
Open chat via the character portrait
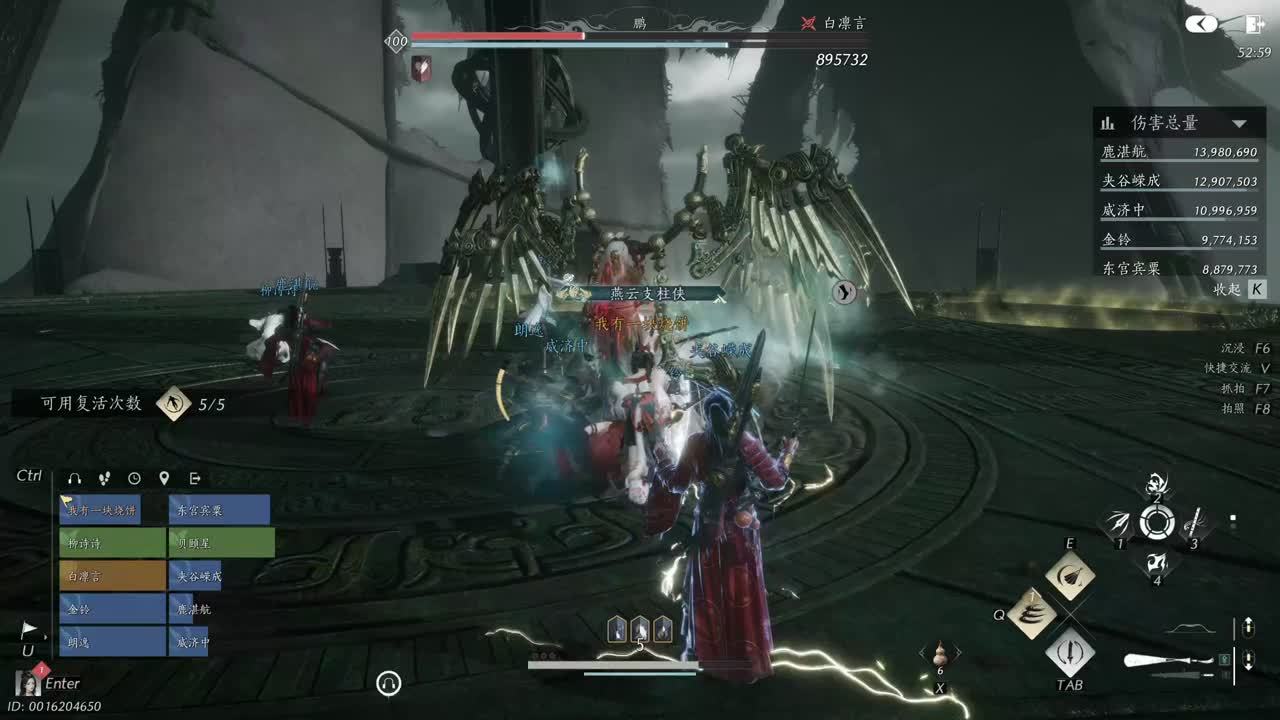tap(27, 683)
